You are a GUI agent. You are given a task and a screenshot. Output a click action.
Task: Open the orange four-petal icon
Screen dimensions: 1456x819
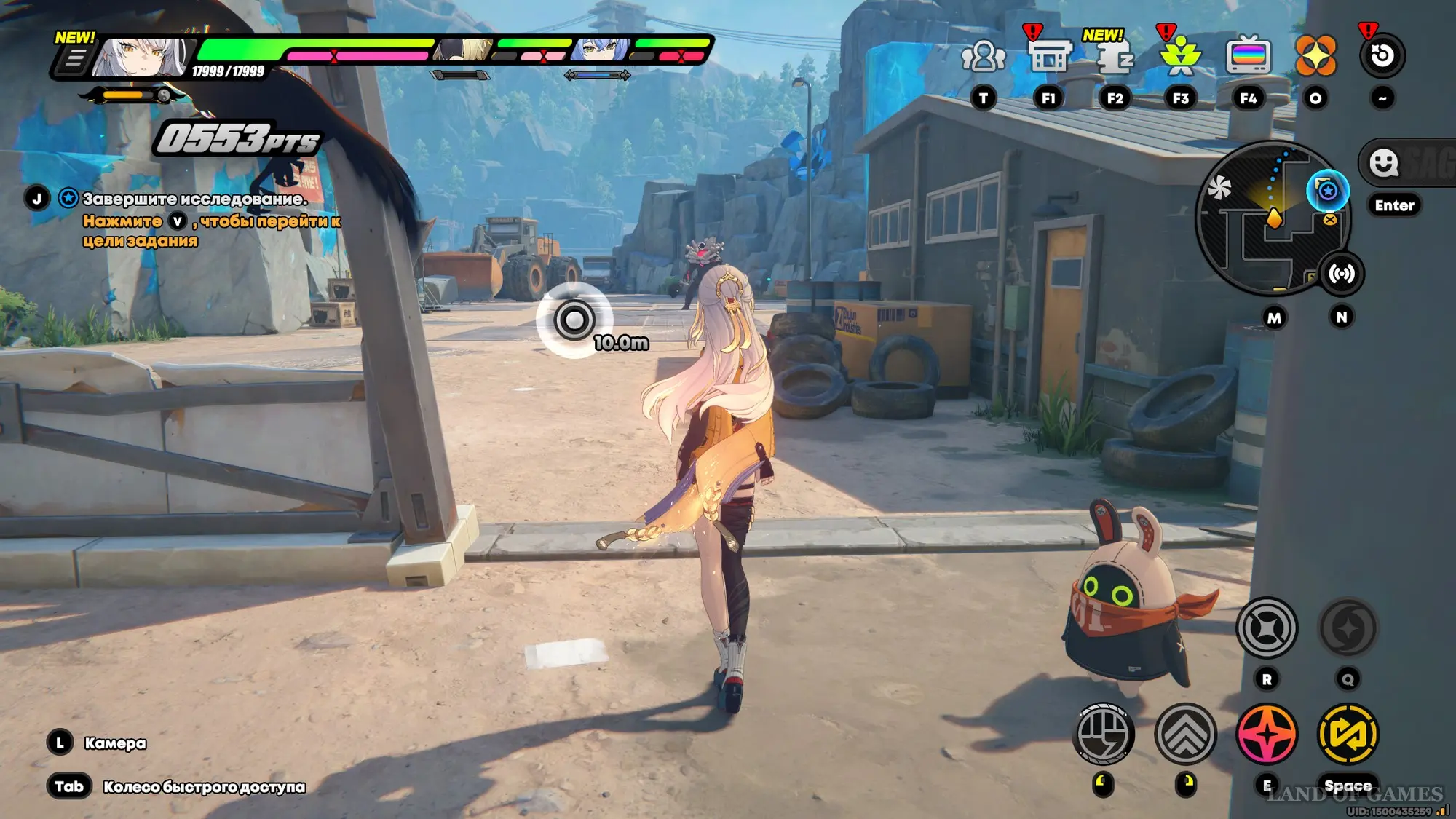pyautogui.click(x=1315, y=56)
